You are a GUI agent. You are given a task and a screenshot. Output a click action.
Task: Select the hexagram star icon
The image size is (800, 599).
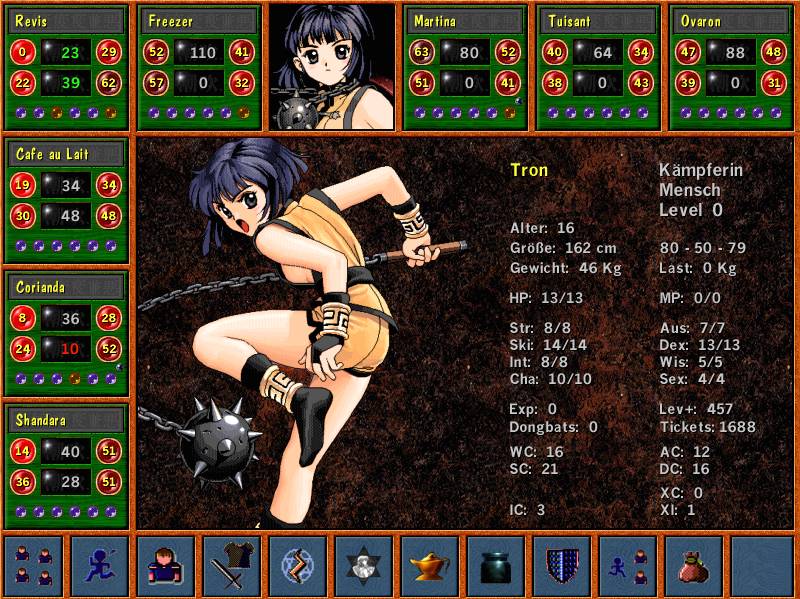pos(364,565)
